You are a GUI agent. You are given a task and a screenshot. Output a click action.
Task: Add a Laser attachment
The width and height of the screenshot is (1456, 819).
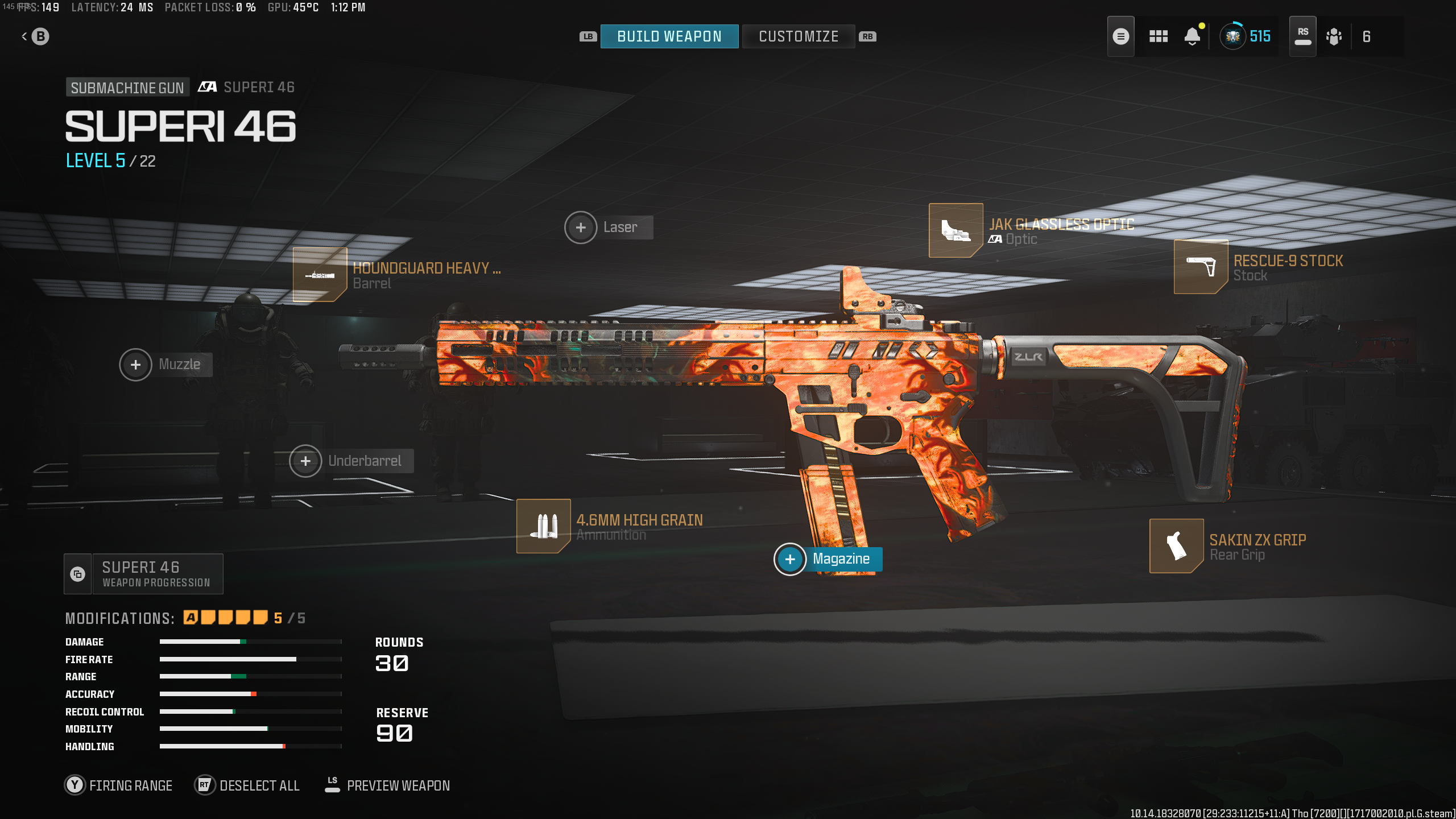[581, 227]
